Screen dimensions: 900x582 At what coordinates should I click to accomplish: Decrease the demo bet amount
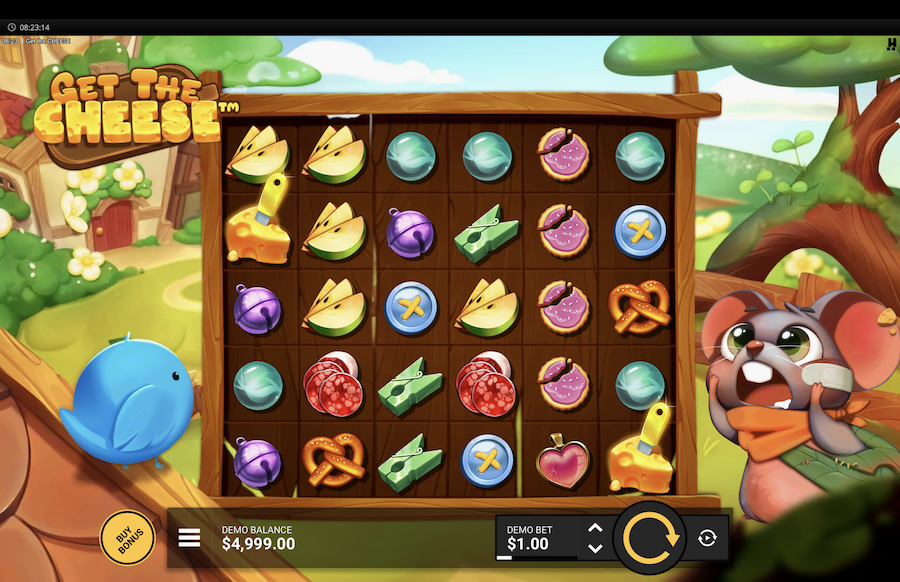coord(595,548)
